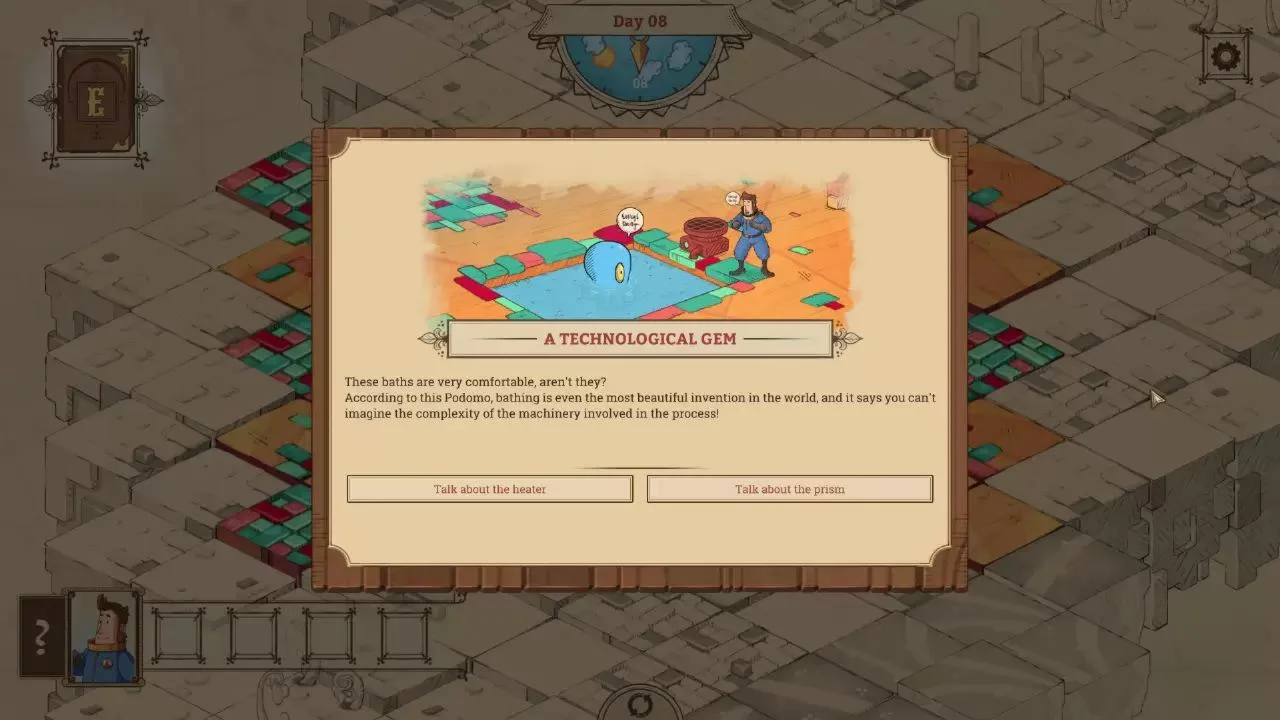
Task: Click the globe showing day progress
Action: click(x=640, y=62)
